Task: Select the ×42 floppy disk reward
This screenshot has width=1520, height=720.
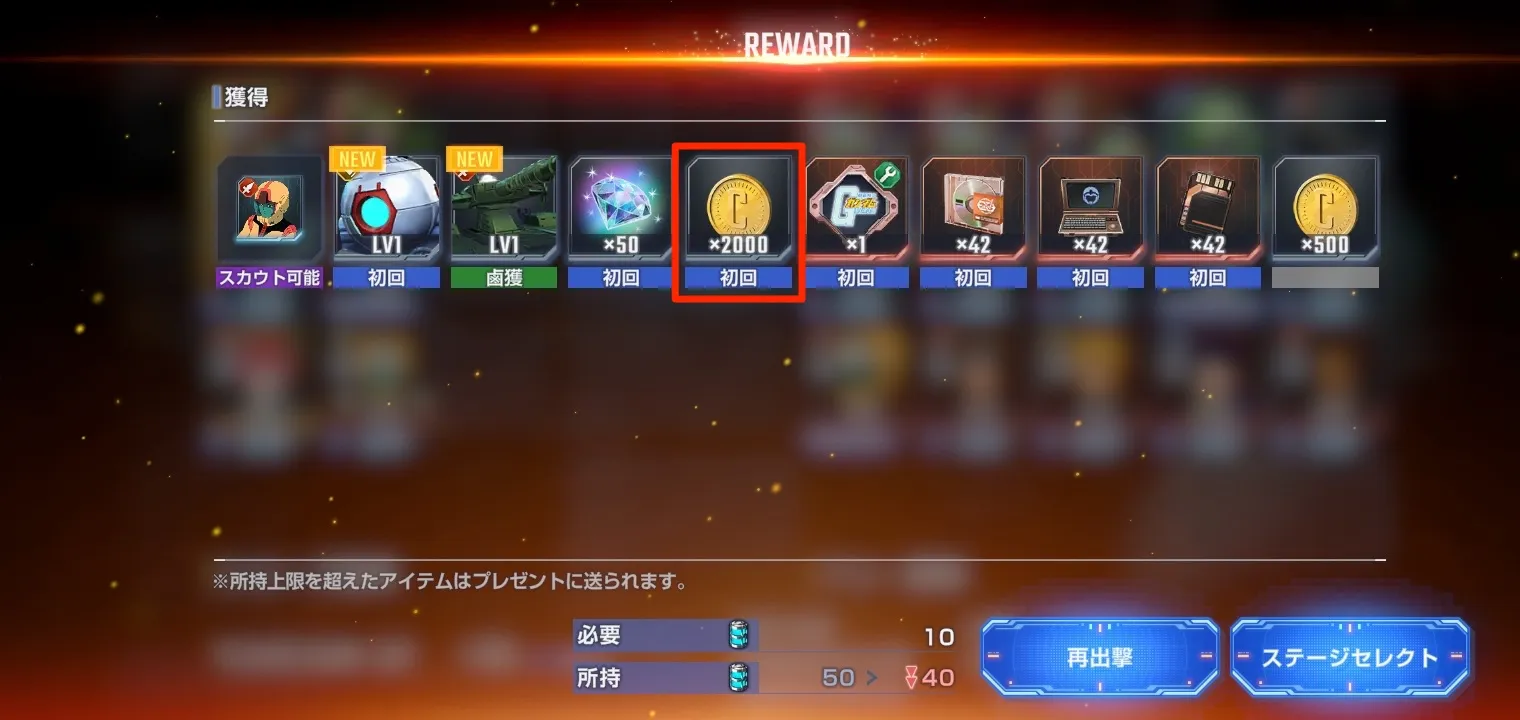Action: tap(1206, 210)
